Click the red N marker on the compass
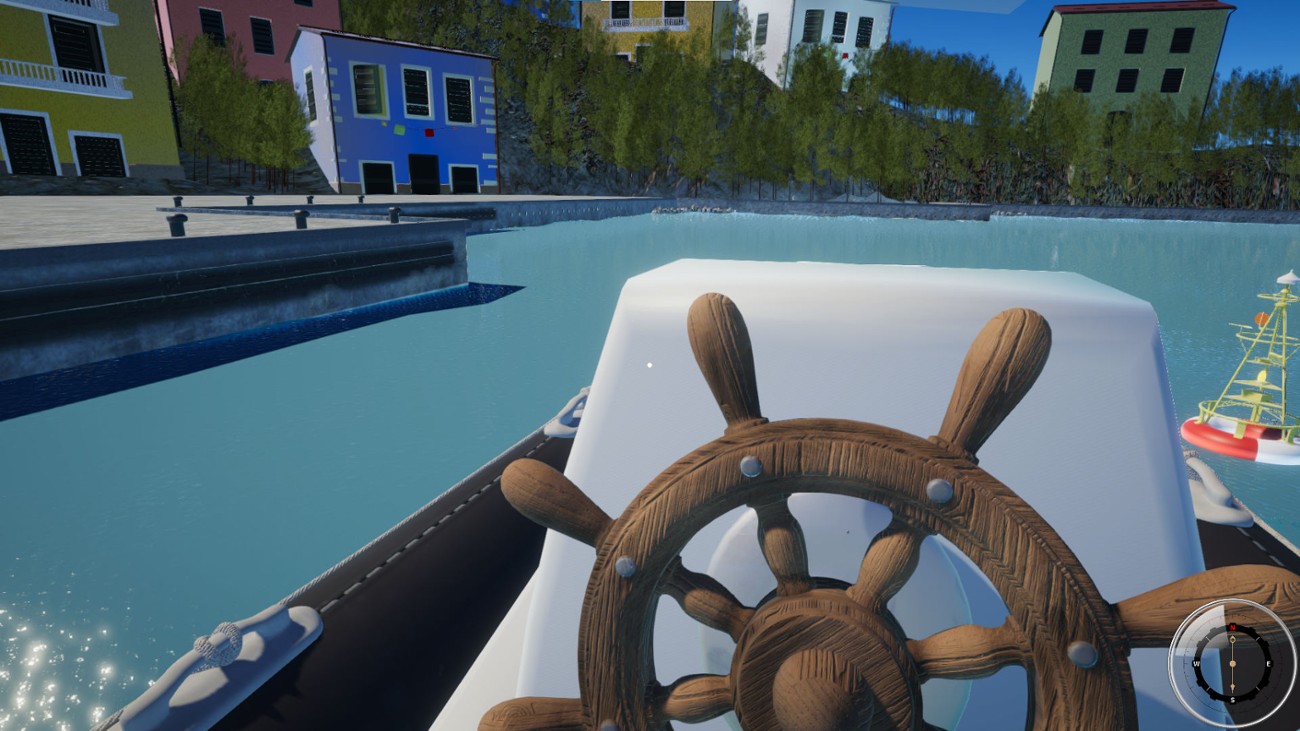 (x=1232, y=626)
